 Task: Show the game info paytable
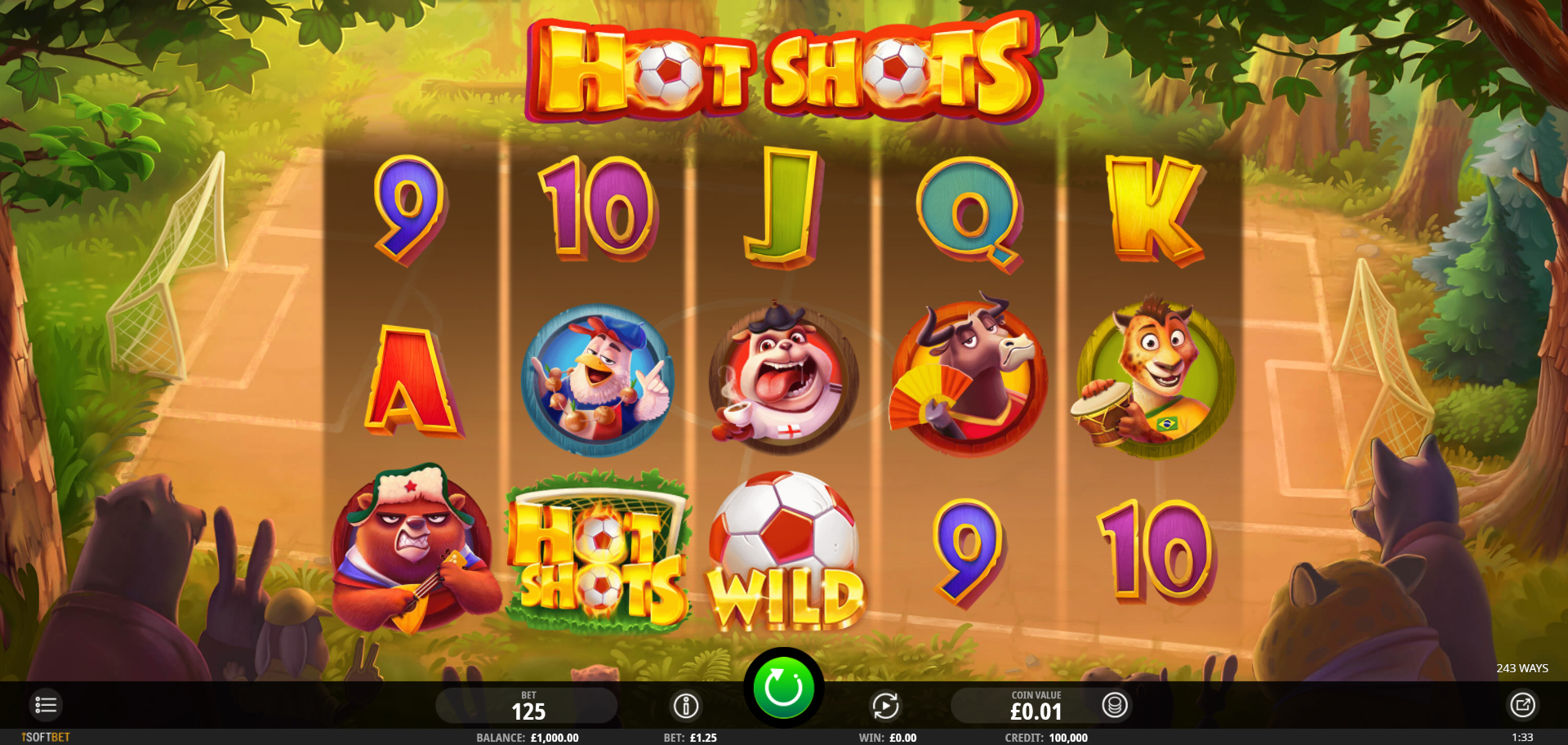coord(685,705)
